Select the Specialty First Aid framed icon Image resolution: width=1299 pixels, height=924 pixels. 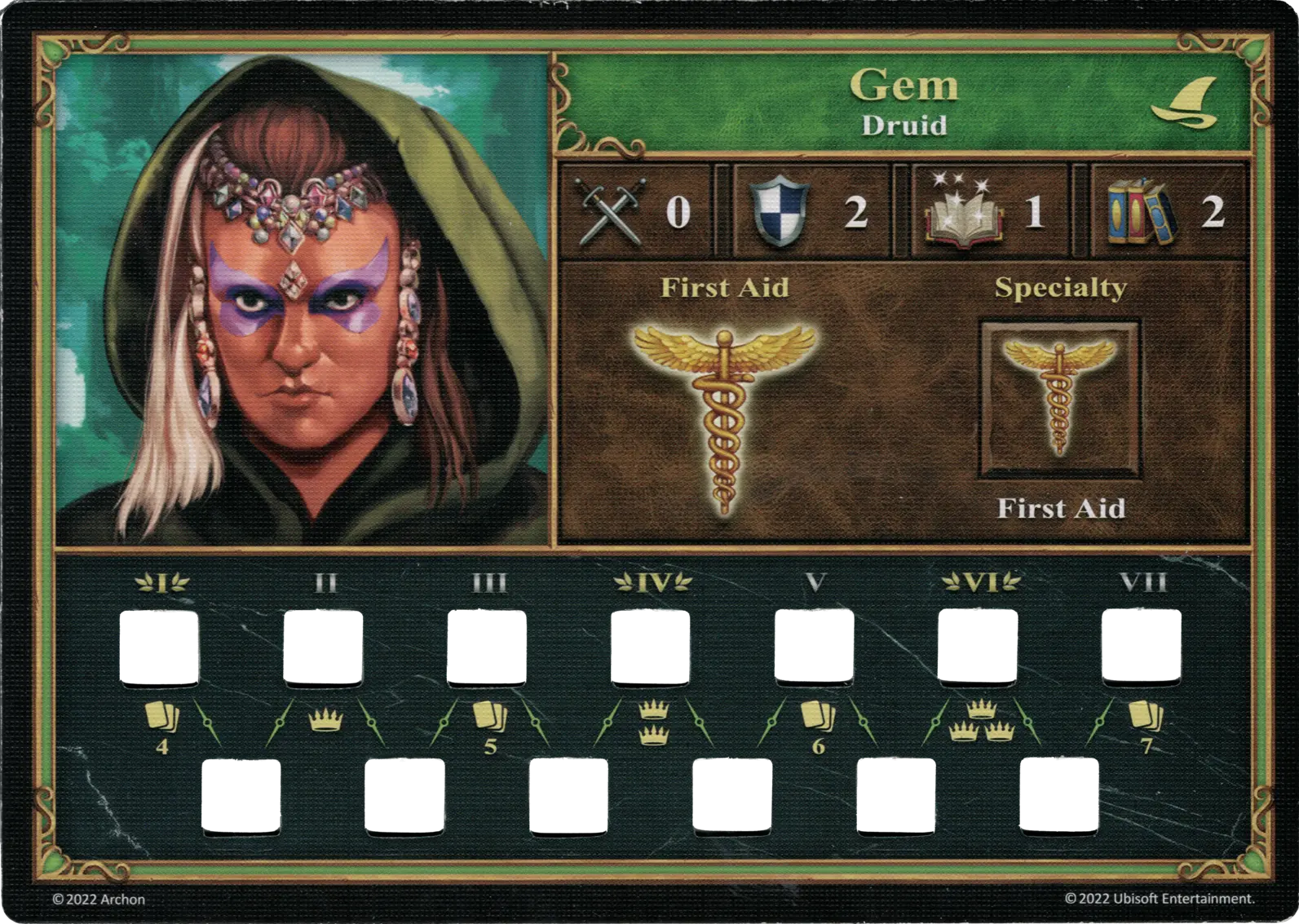pos(1059,397)
